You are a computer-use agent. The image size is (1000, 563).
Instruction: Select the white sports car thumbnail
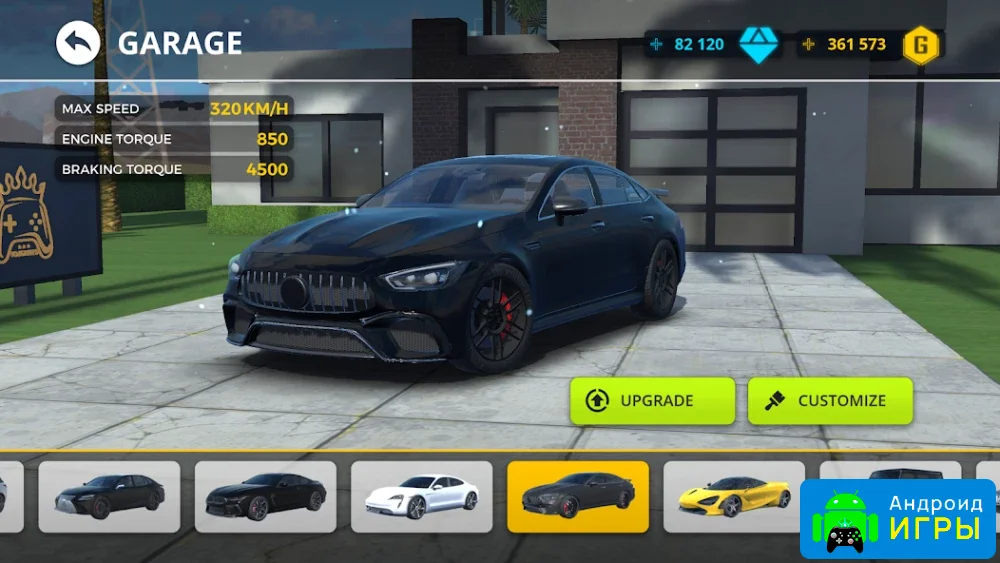(420, 496)
